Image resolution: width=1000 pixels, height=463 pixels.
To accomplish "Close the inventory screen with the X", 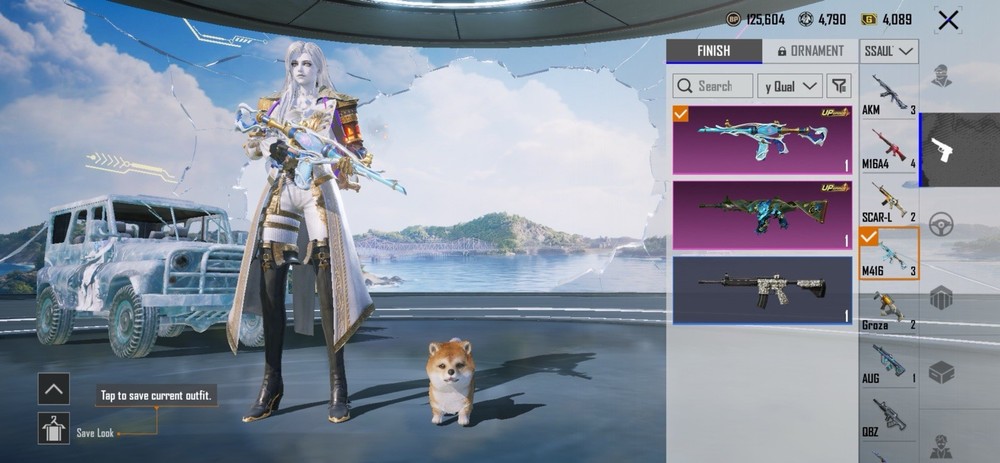I will (948, 20).
